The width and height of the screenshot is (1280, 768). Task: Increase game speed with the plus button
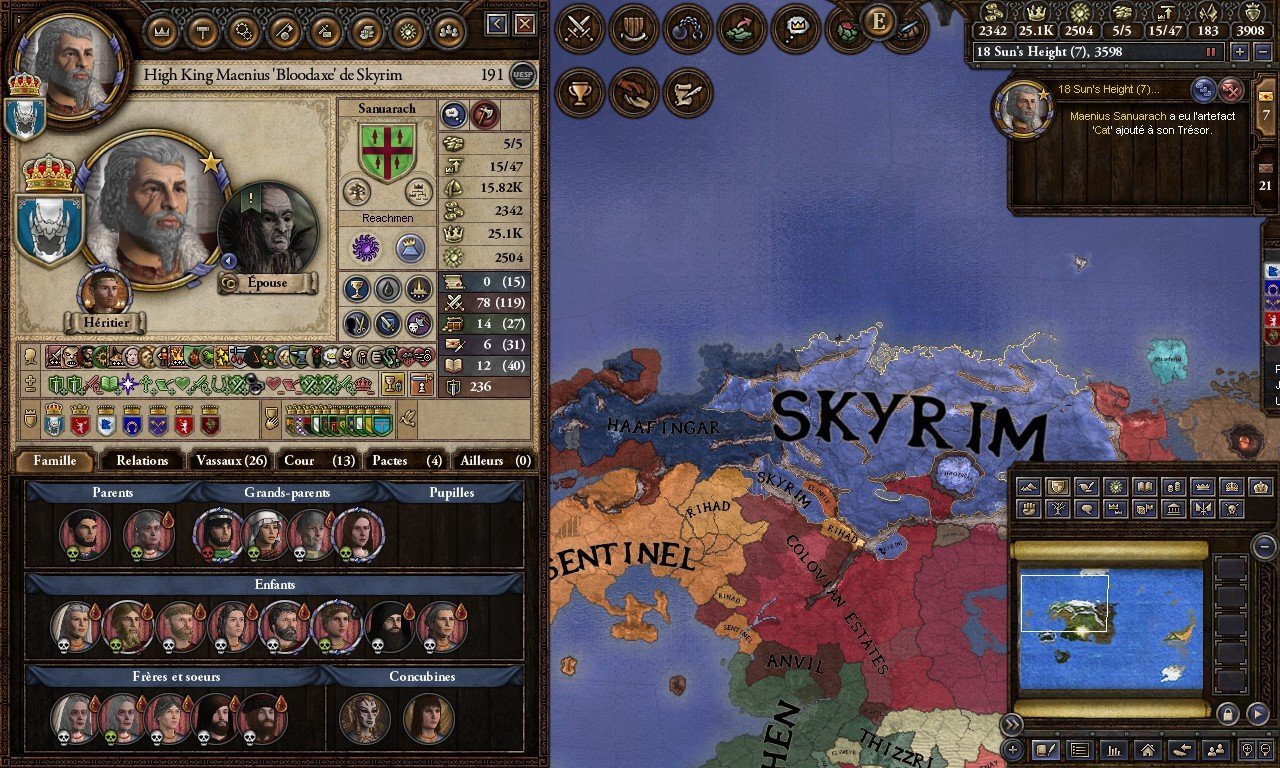point(1239,52)
